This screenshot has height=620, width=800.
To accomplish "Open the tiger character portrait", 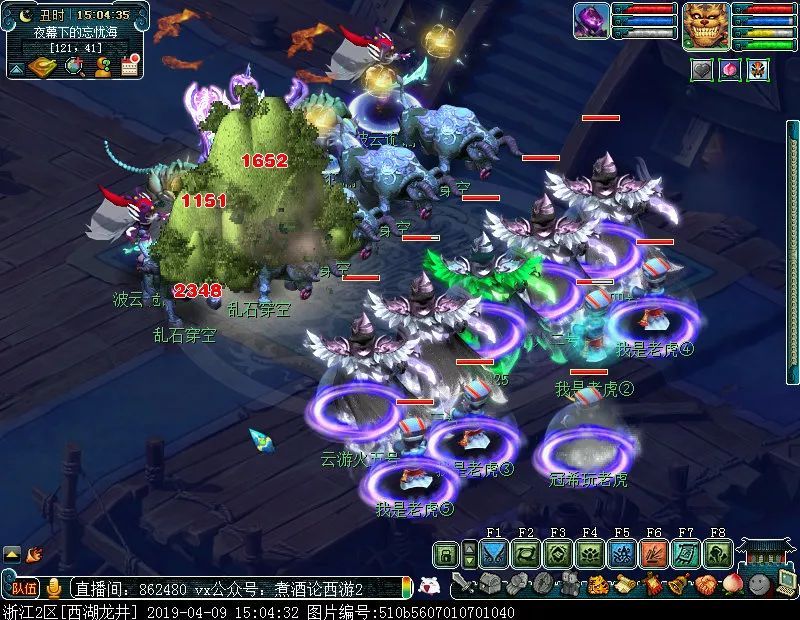I will (x=706, y=25).
